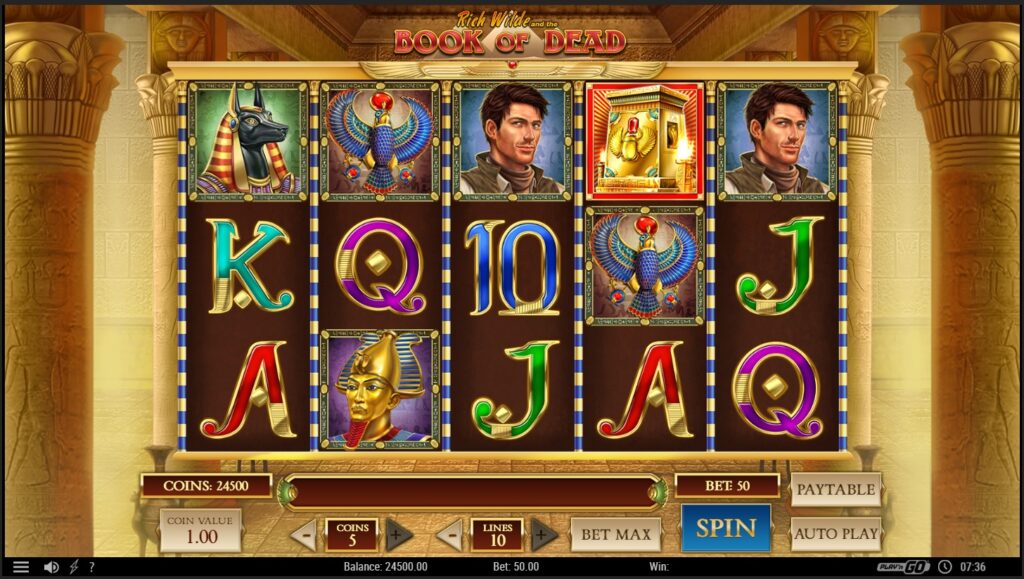Image resolution: width=1024 pixels, height=579 pixels.
Task: Open the question mark help
Action: pyautogui.click(x=91, y=567)
